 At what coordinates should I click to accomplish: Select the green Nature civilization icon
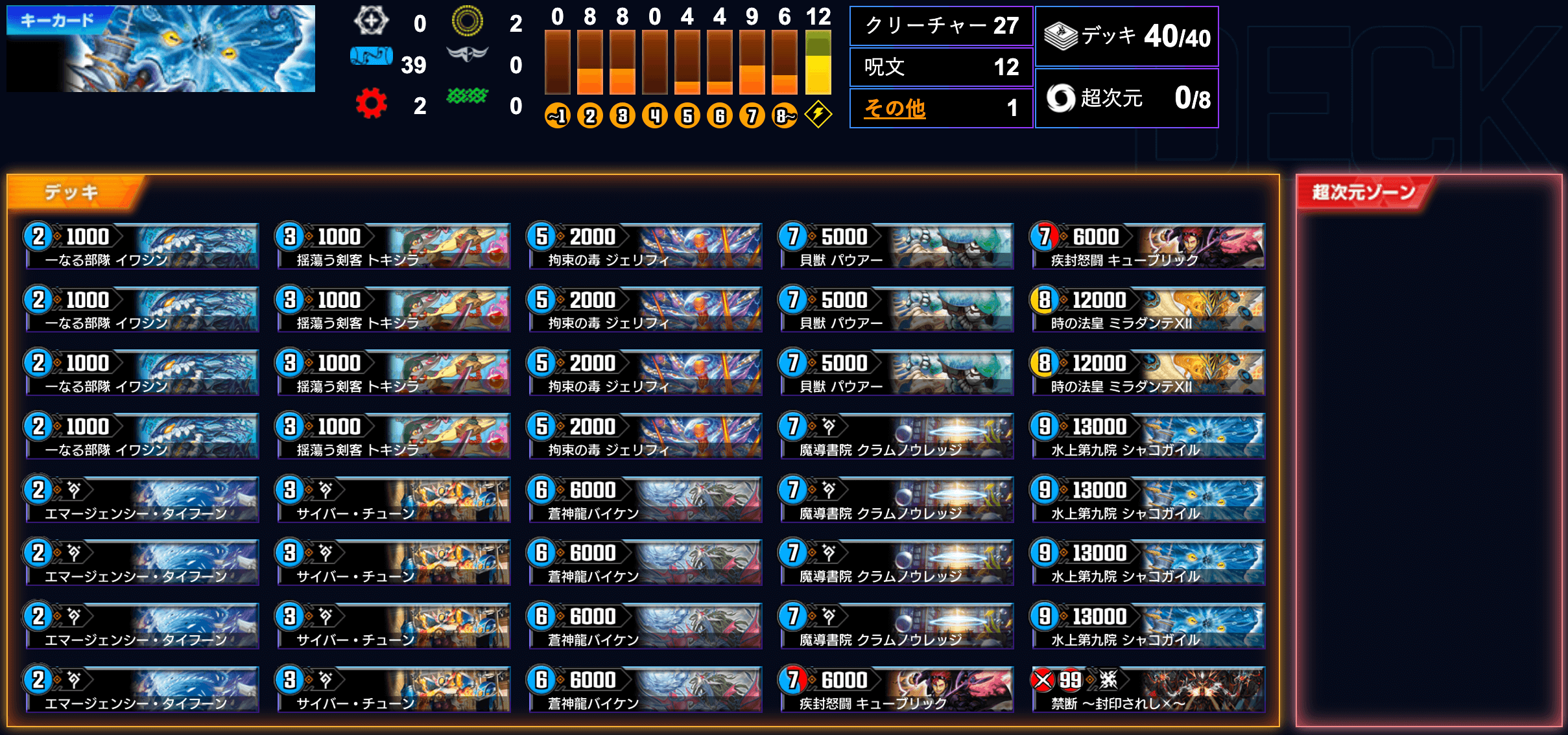point(466,96)
